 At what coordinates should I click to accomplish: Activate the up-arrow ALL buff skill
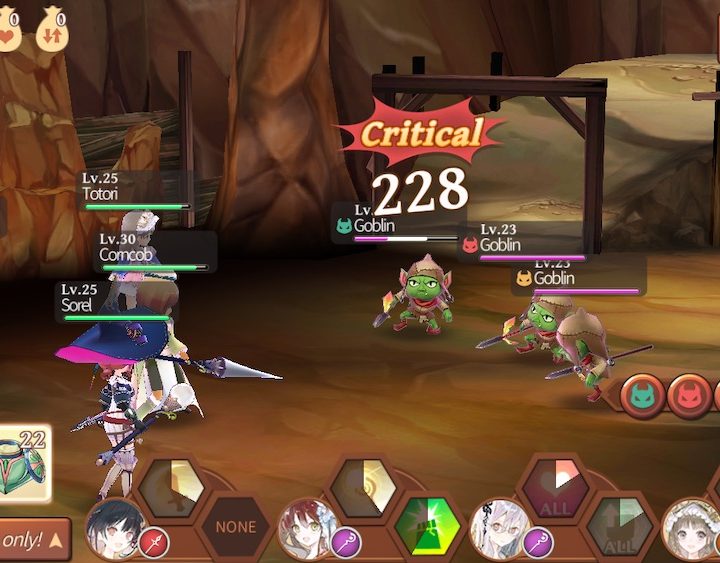coord(619,529)
